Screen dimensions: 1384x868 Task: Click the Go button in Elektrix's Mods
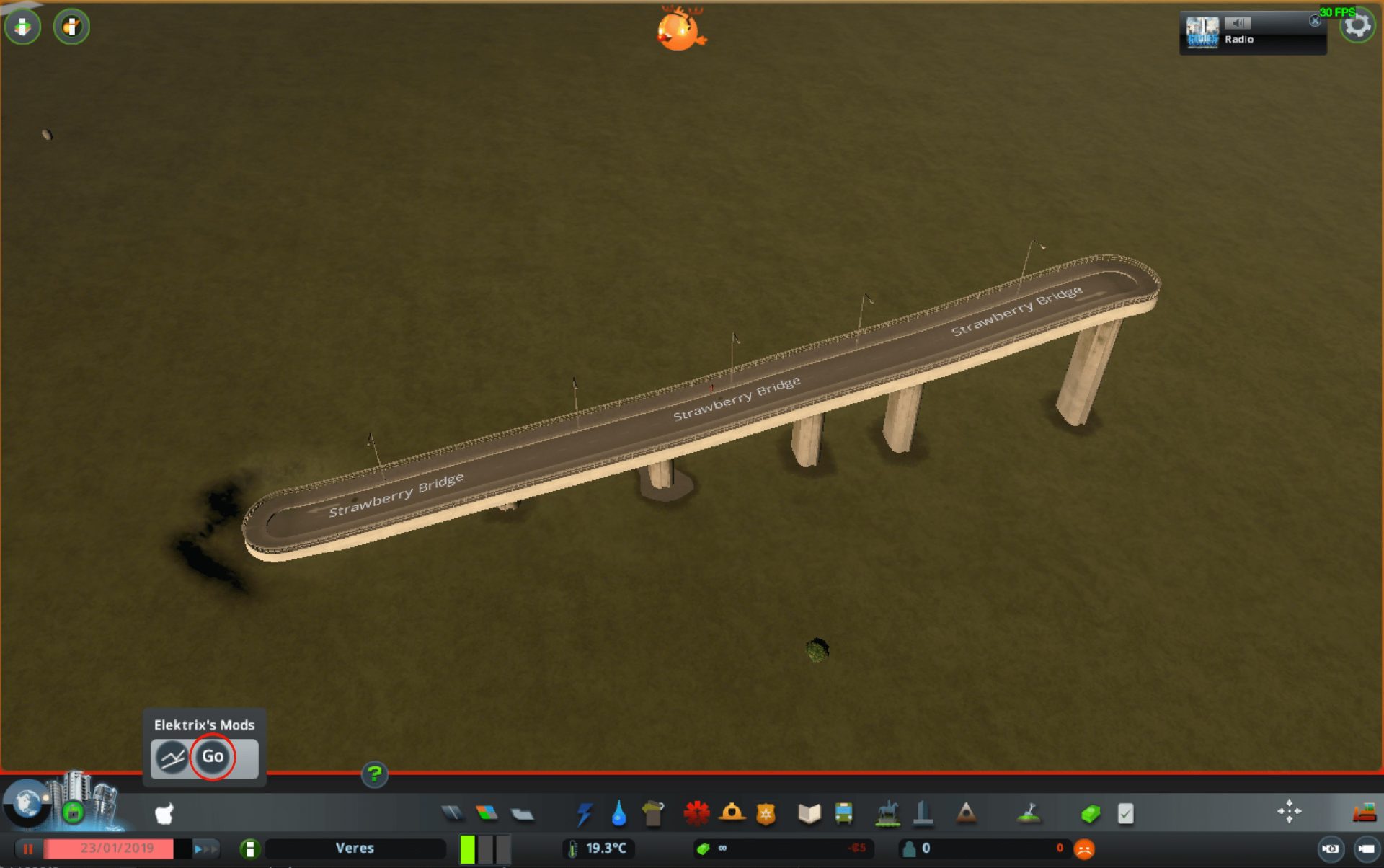click(x=213, y=757)
